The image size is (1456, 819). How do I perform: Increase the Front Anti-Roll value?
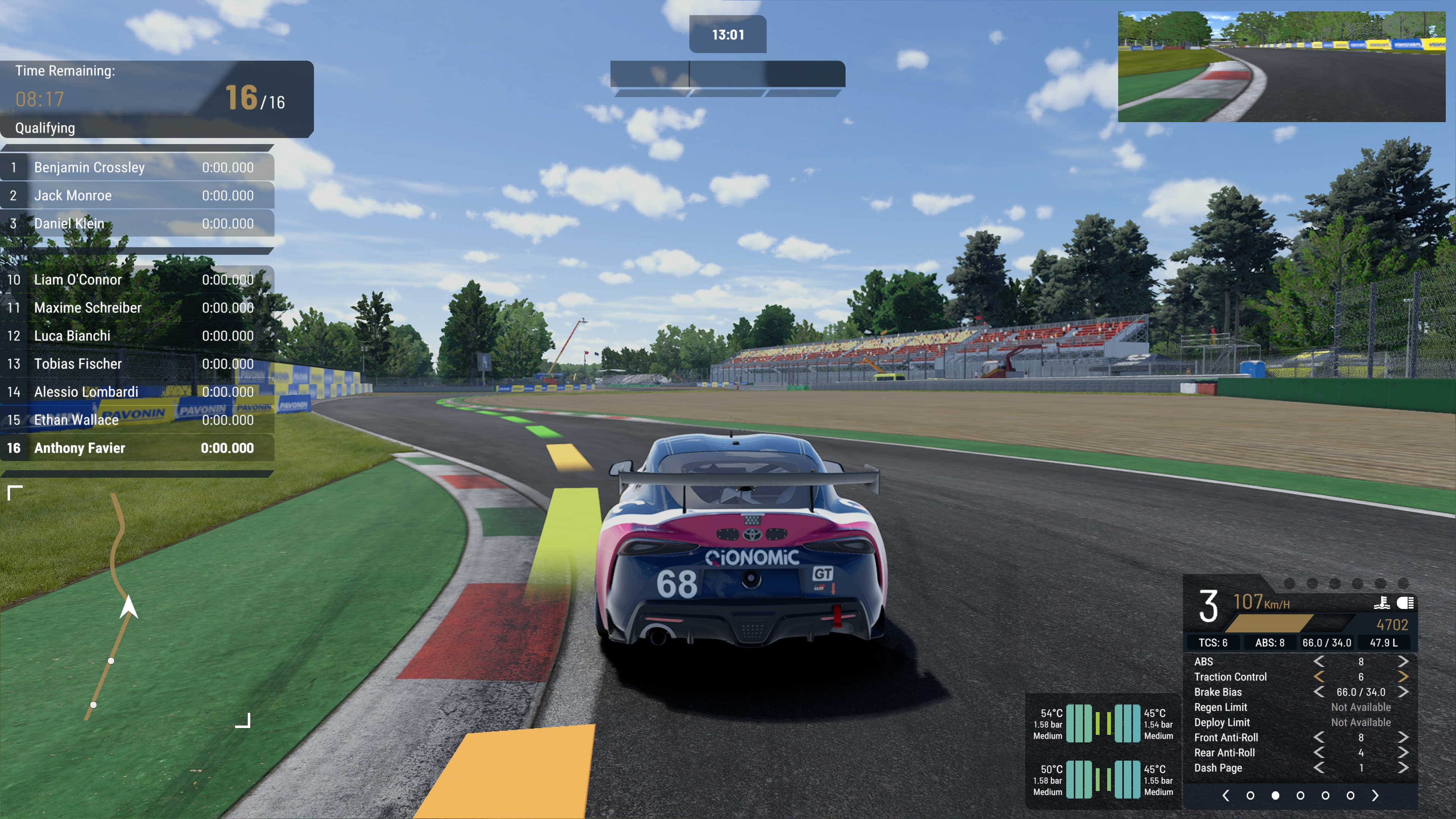(x=1403, y=737)
